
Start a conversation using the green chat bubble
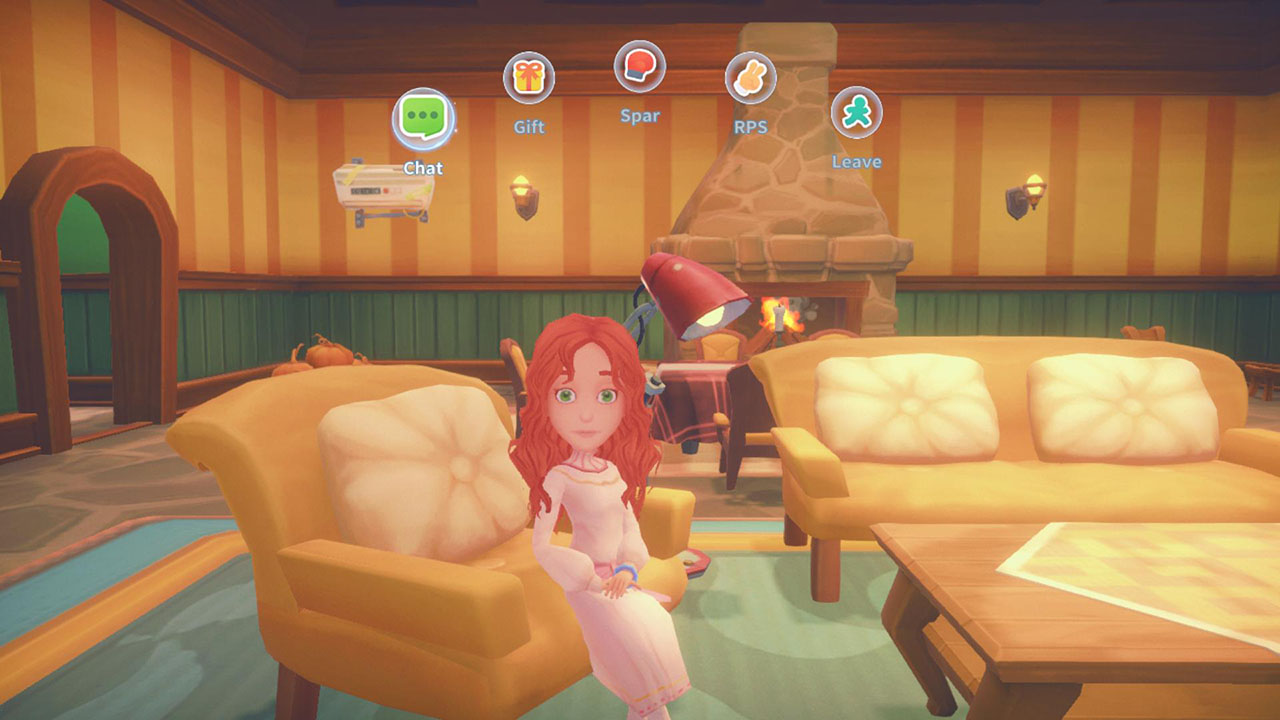[x=422, y=114]
